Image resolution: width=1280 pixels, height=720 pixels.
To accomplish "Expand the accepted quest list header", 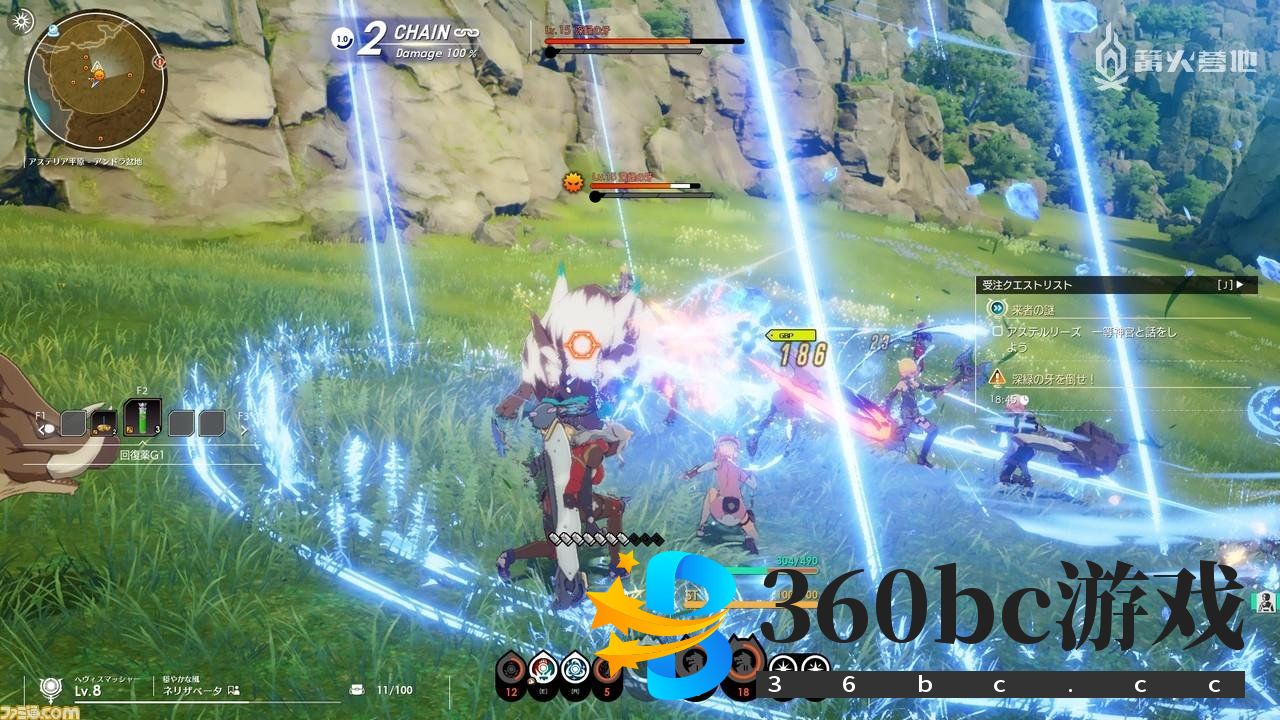I will click(1115, 285).
